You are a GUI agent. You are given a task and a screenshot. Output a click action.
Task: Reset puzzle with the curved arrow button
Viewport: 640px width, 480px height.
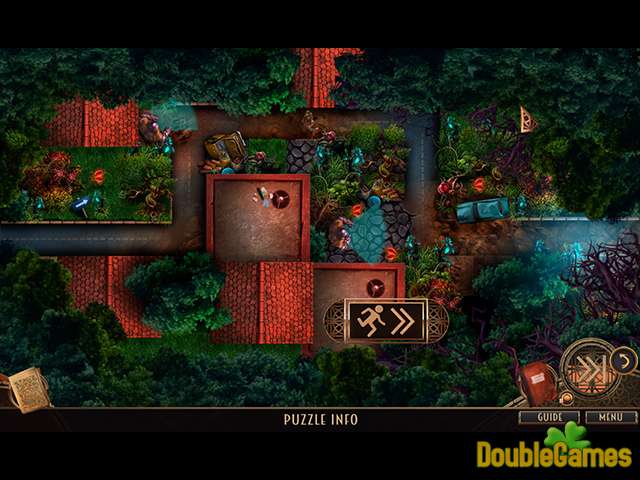pyautogui.click(x=624, y=359)
